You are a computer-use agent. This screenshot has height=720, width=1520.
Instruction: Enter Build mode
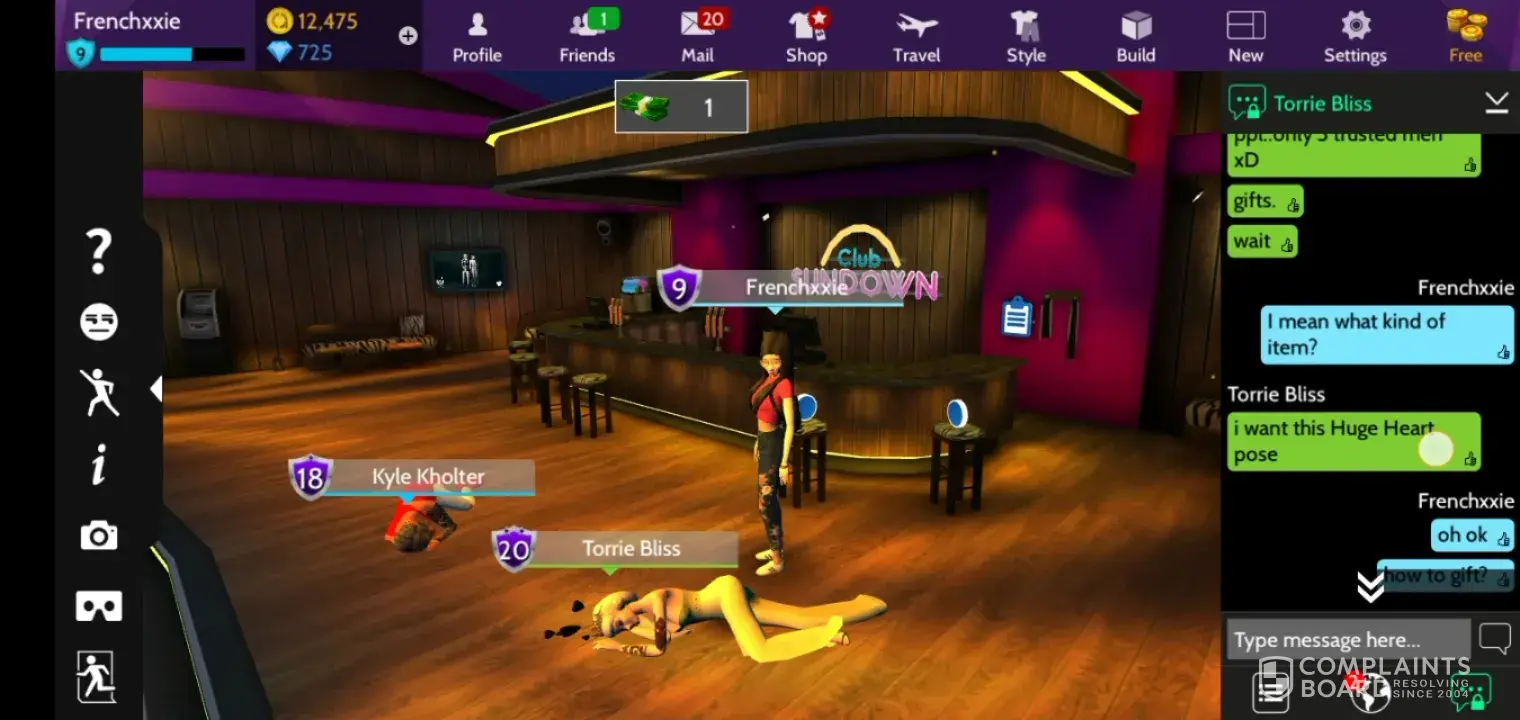pyautogui.click(x=1136, y=36)
